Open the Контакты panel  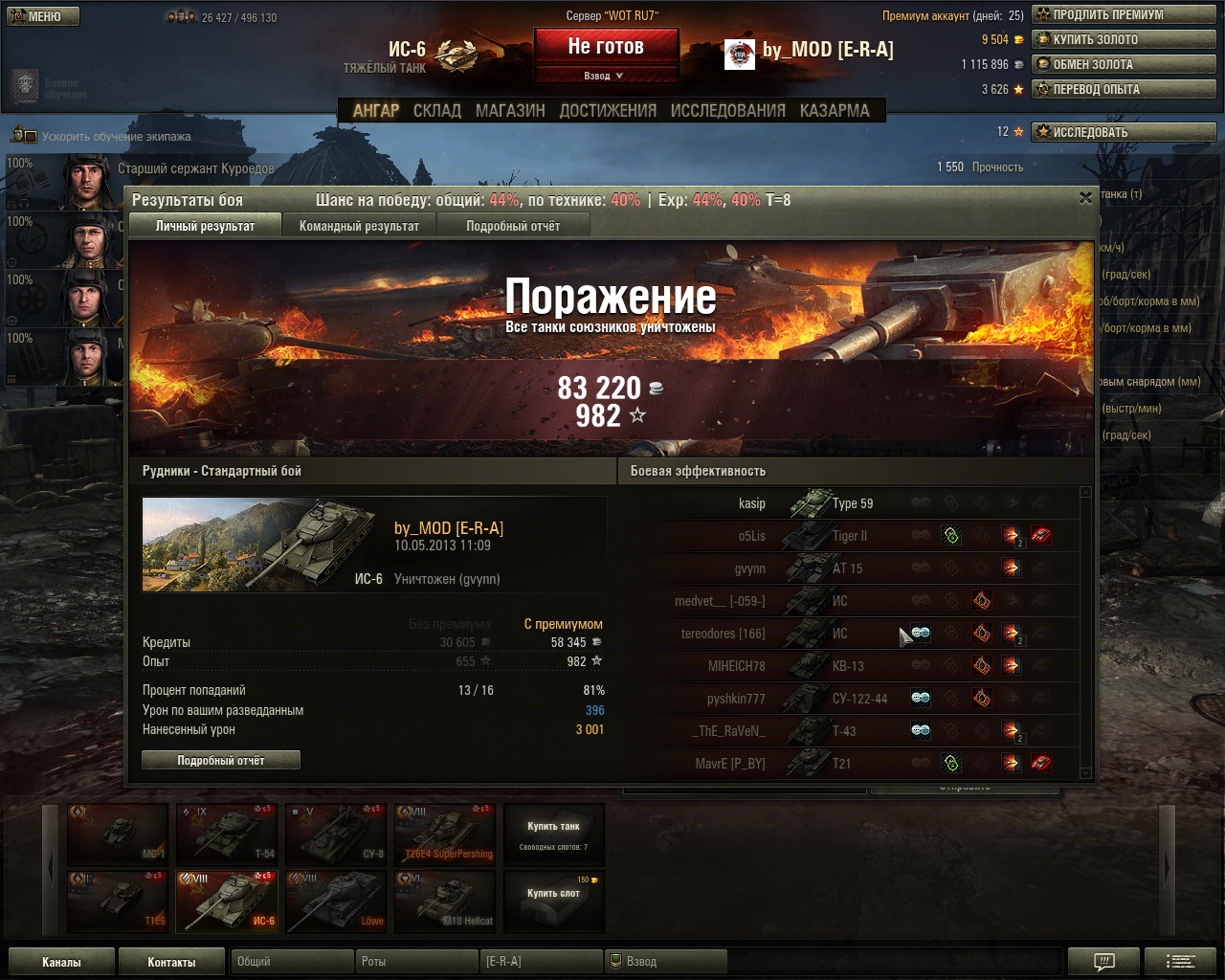[171, 962]
